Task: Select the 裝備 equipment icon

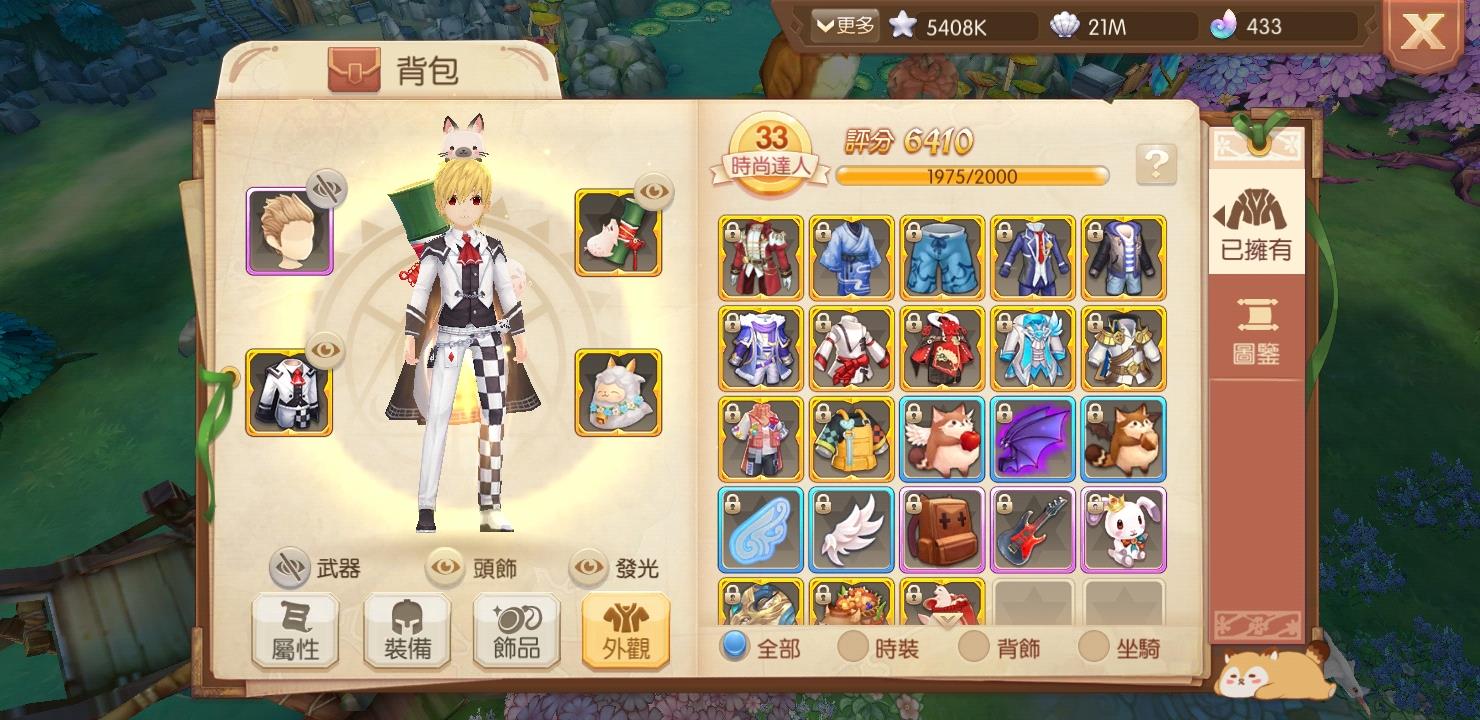Action: (405, 630)
